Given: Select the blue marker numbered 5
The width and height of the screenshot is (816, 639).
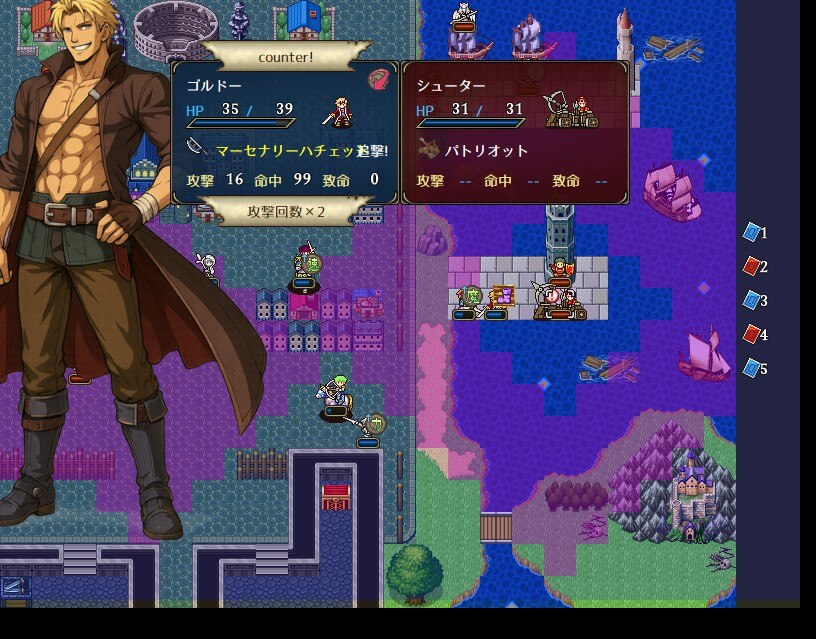Looking at the screenshot, I should tap(754, 369).
